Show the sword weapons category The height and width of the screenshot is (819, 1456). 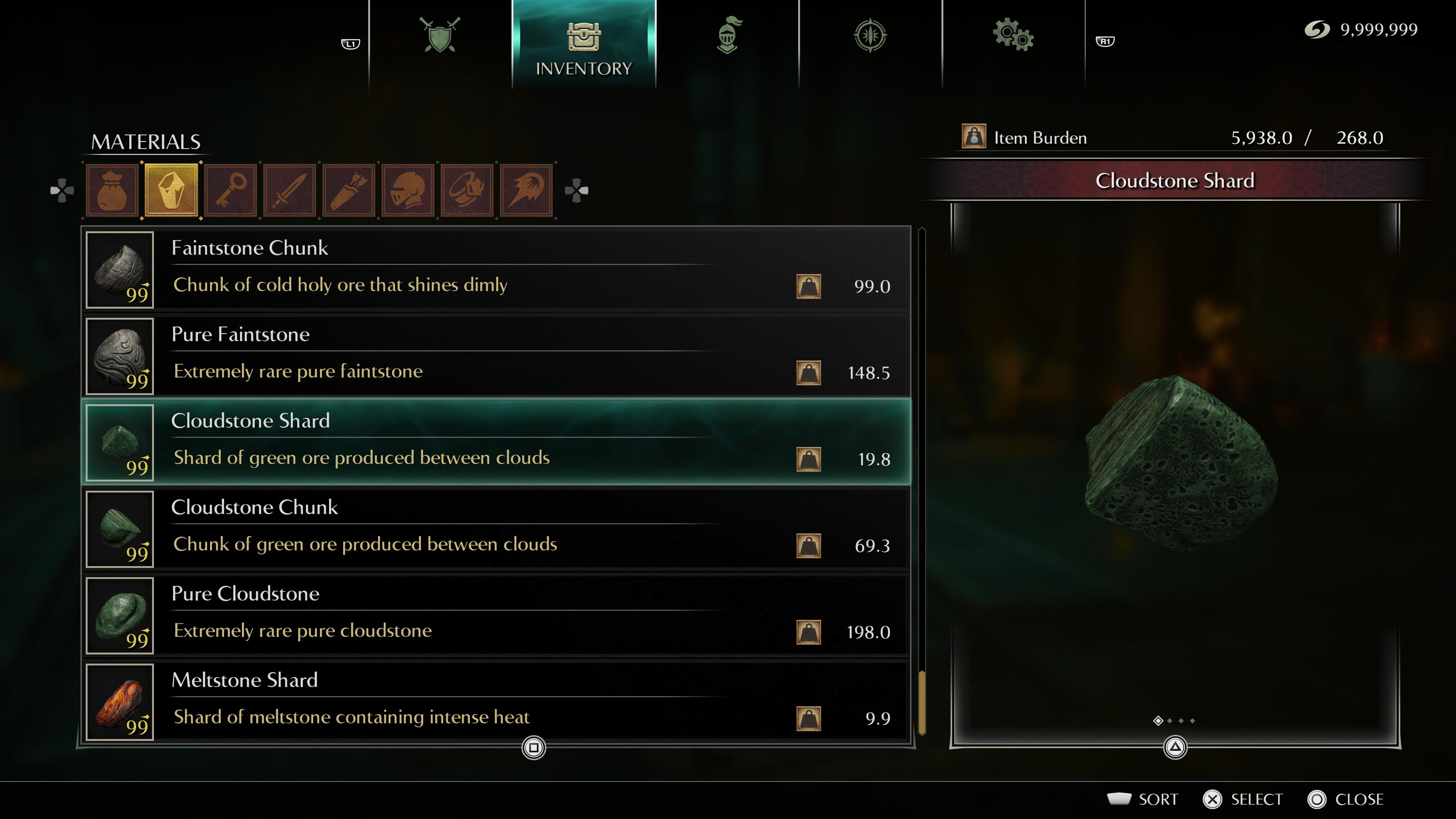[290, 190]
